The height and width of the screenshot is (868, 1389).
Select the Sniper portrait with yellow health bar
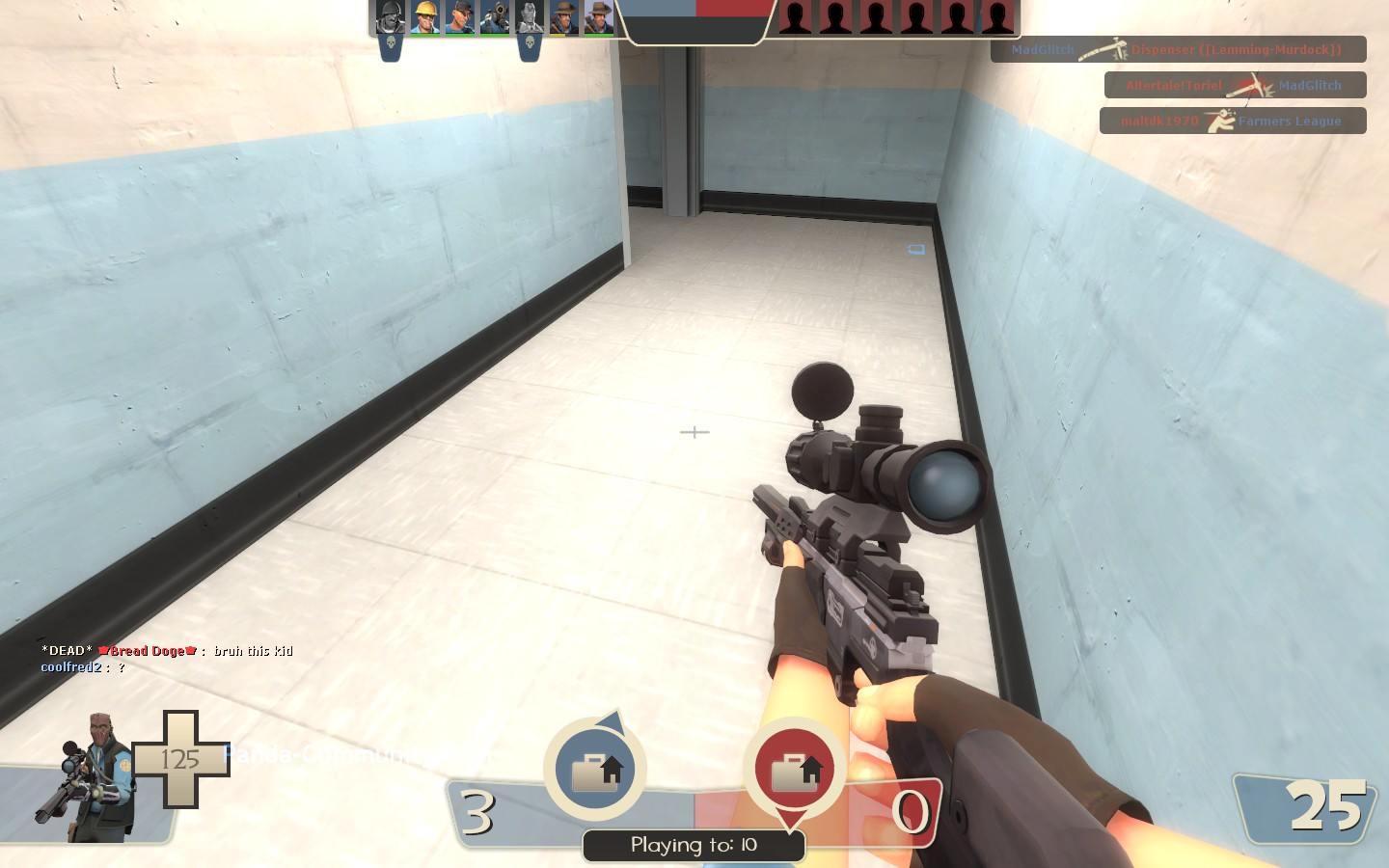coord(563,17)
